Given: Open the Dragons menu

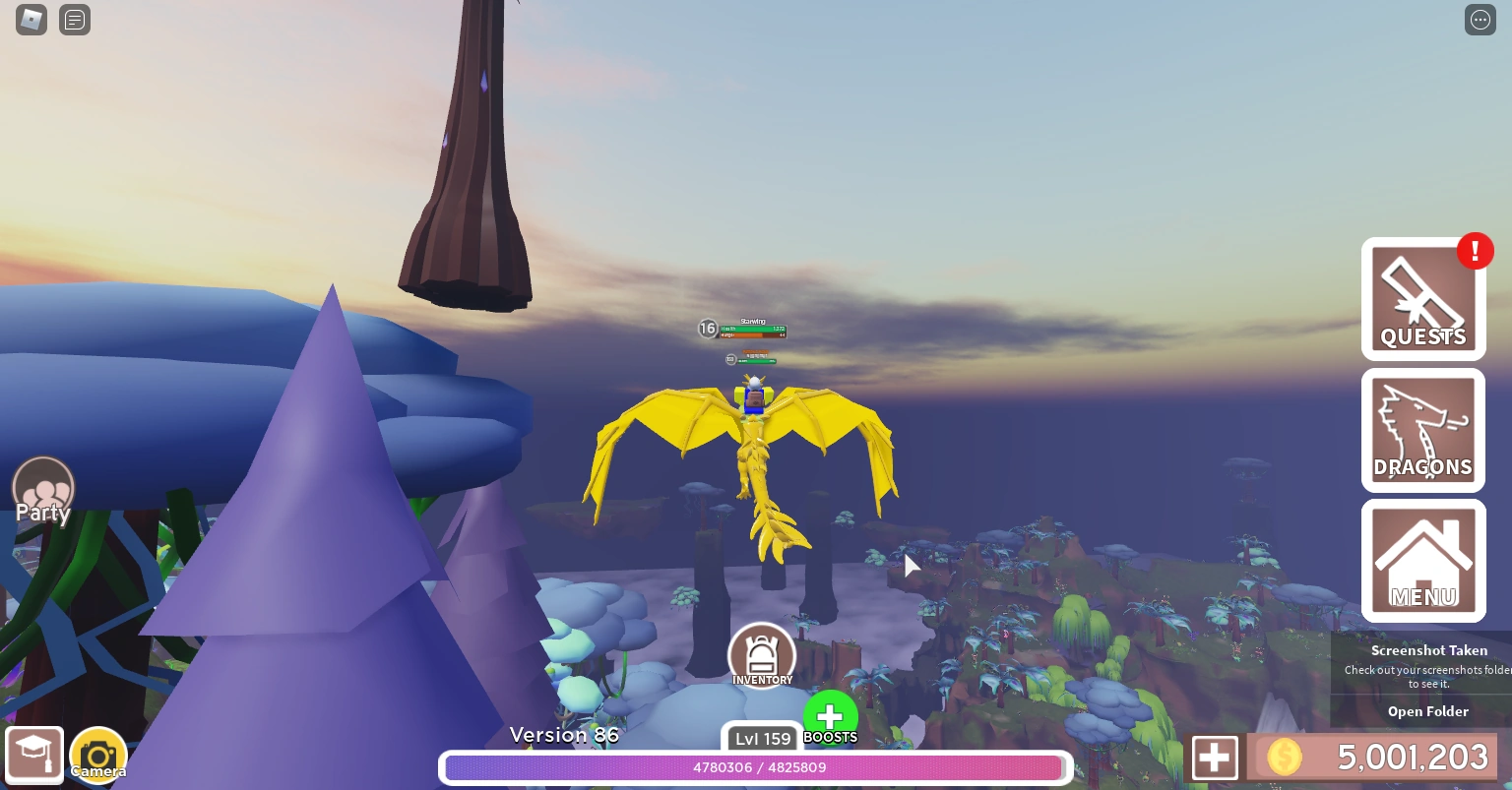Looking at the screenshot, I should (x=1422, y=430).
